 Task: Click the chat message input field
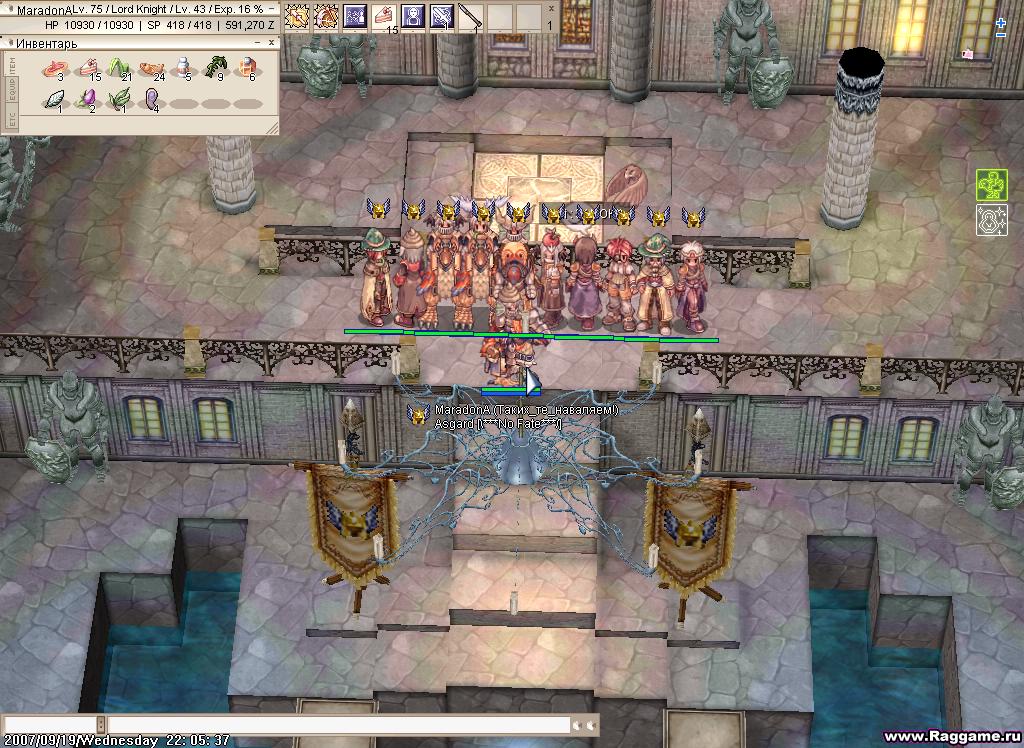(x=338, y=725)
